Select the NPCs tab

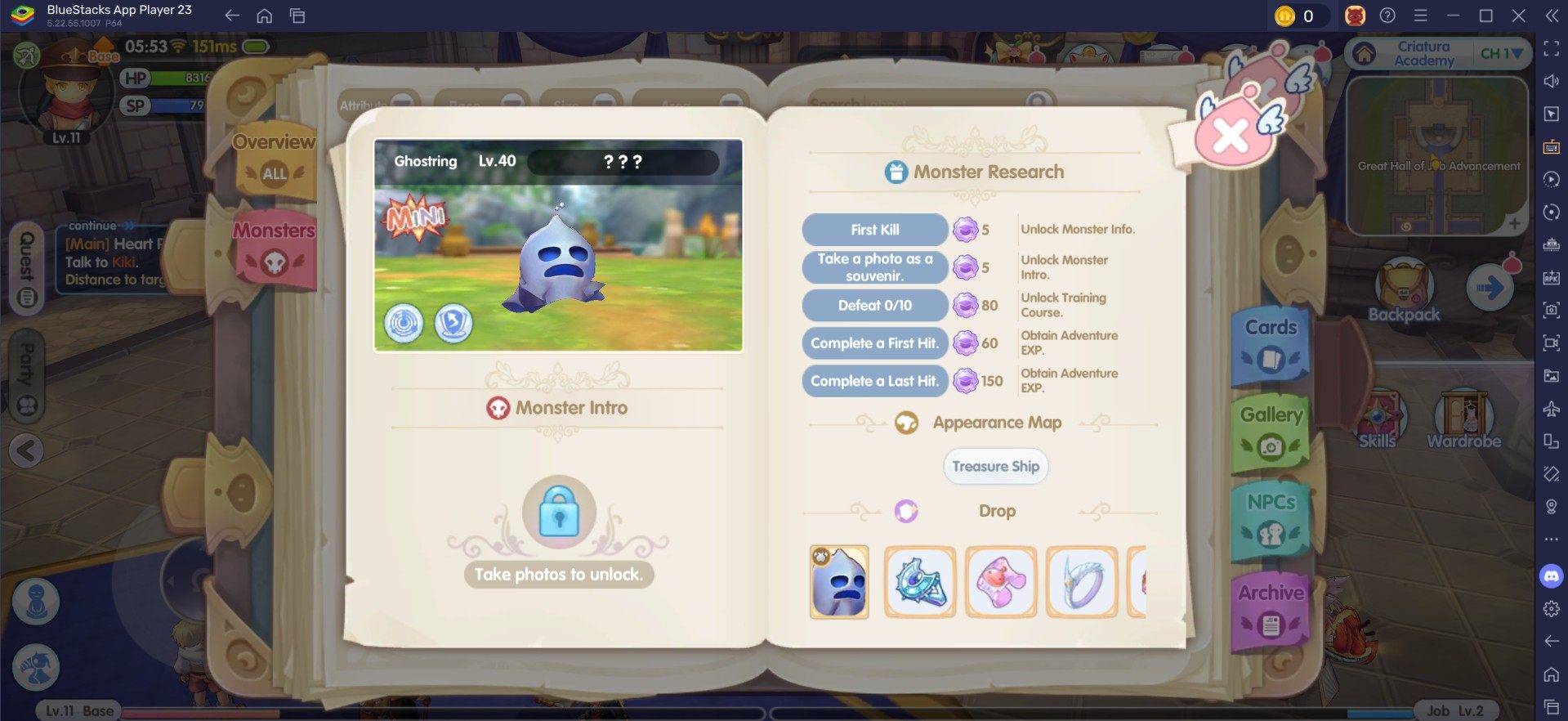click(1271, 519)
